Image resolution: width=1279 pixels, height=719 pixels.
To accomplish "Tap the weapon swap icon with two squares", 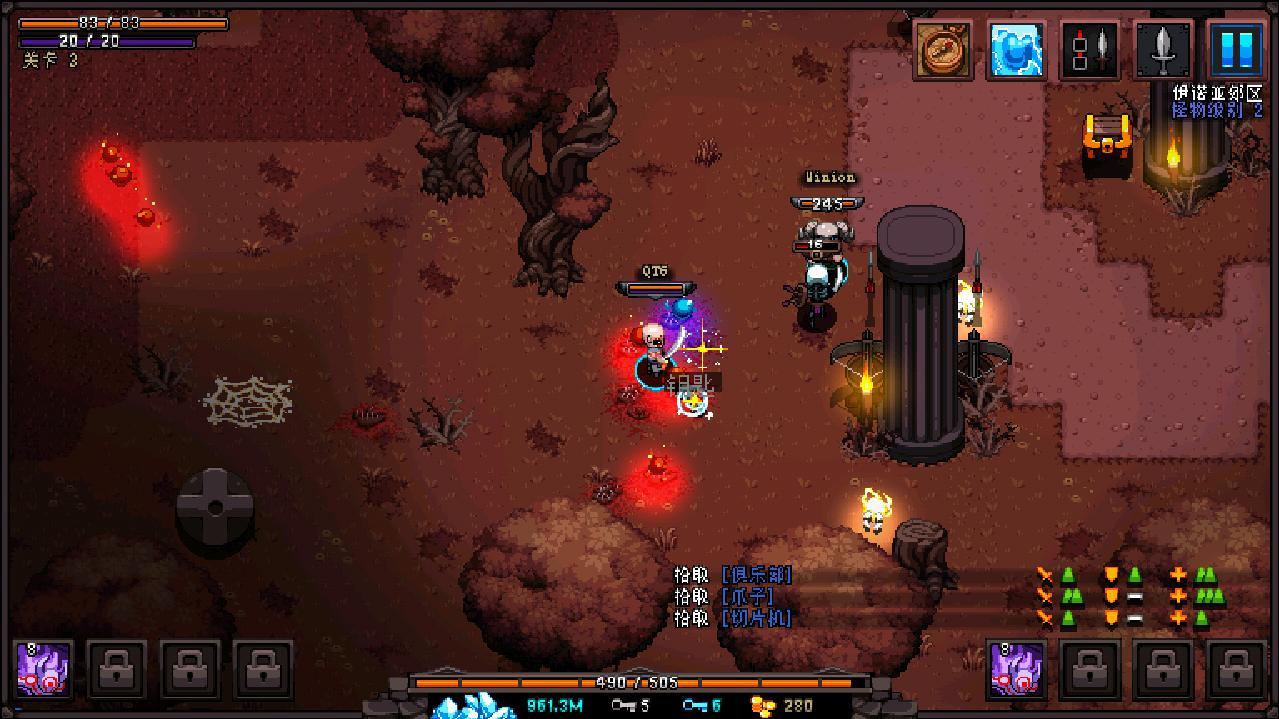I will [x=1089, y=50].
